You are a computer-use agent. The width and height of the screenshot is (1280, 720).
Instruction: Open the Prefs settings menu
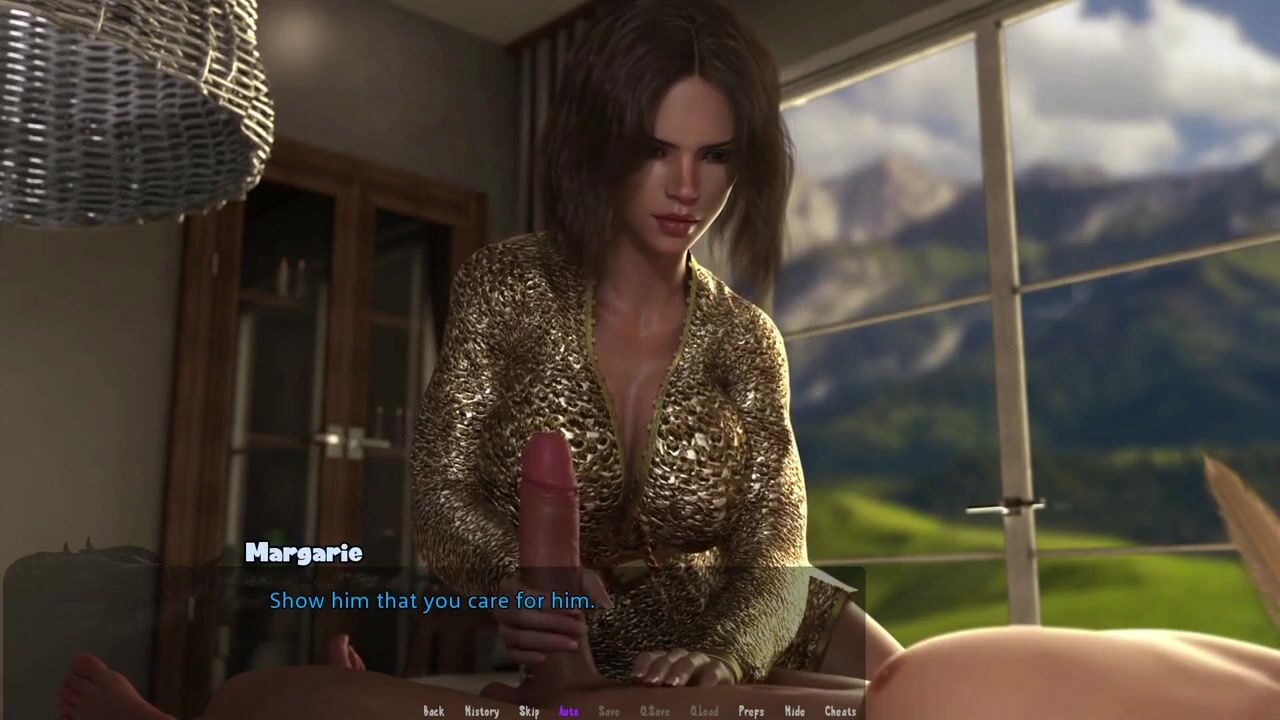point(751,711)
